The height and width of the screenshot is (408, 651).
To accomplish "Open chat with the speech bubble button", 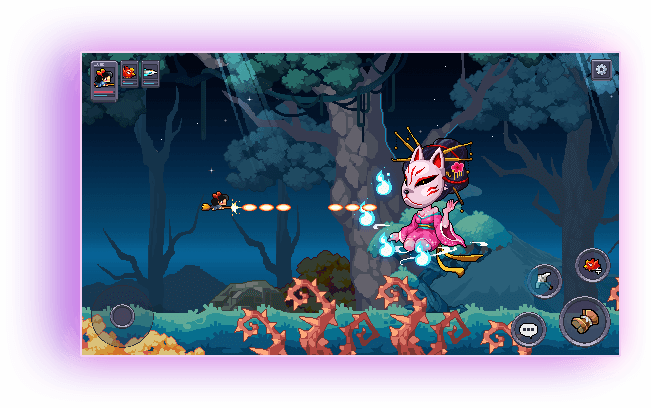I will tap(528, 328).
